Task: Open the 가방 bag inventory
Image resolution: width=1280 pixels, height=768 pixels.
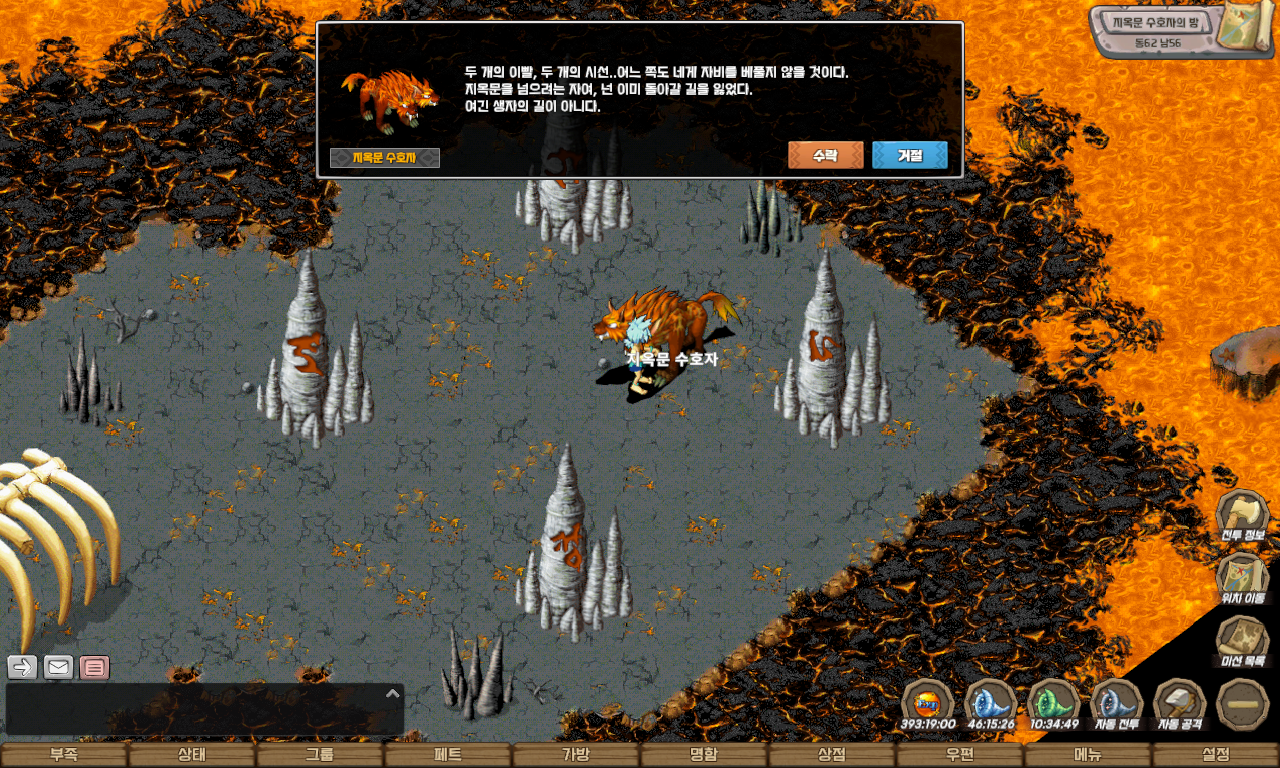Action: (x=576, y=756)
